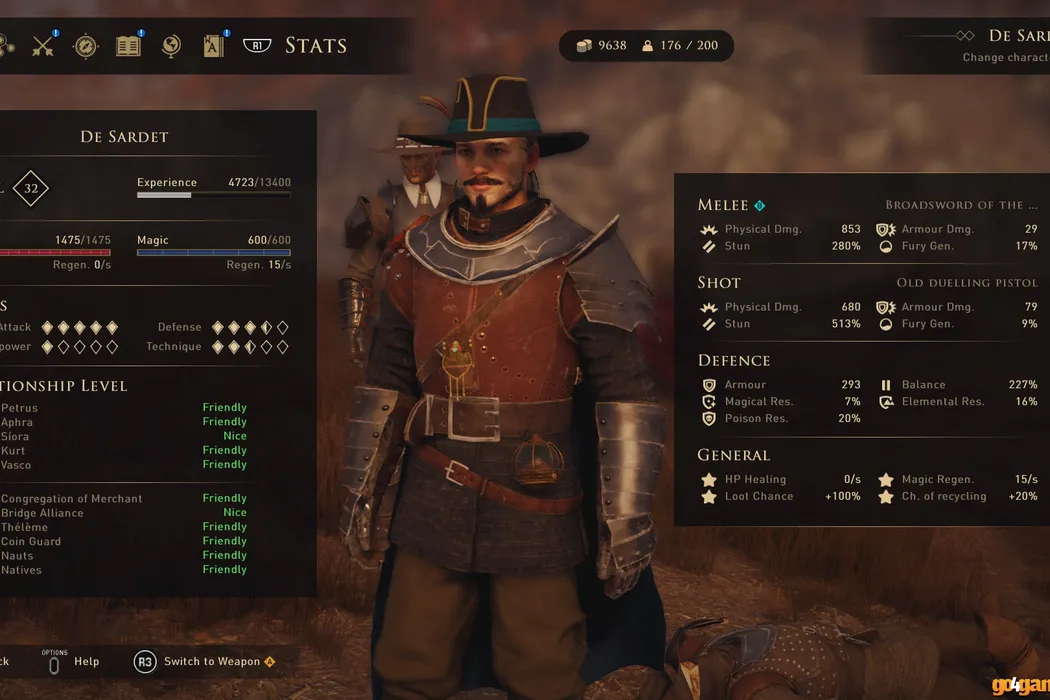Open the crossed arrows tab
The image size is (1050, 700).
(x=43, y=45)
